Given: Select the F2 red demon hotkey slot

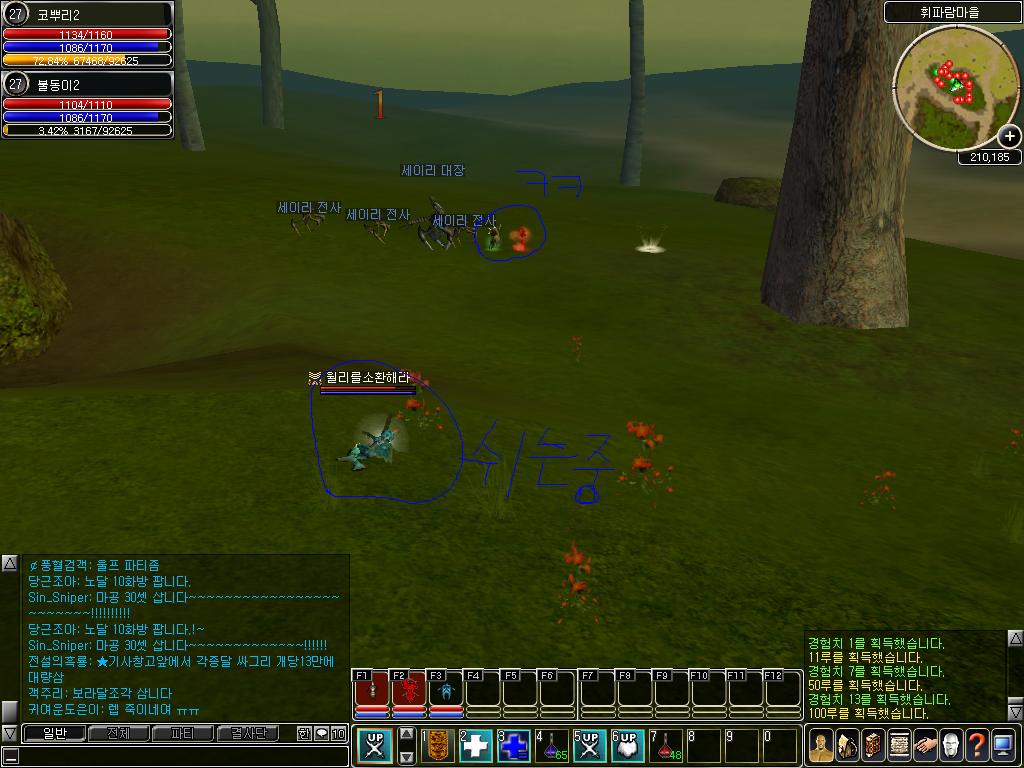Looking at the screenshot, I should [409, 691].
